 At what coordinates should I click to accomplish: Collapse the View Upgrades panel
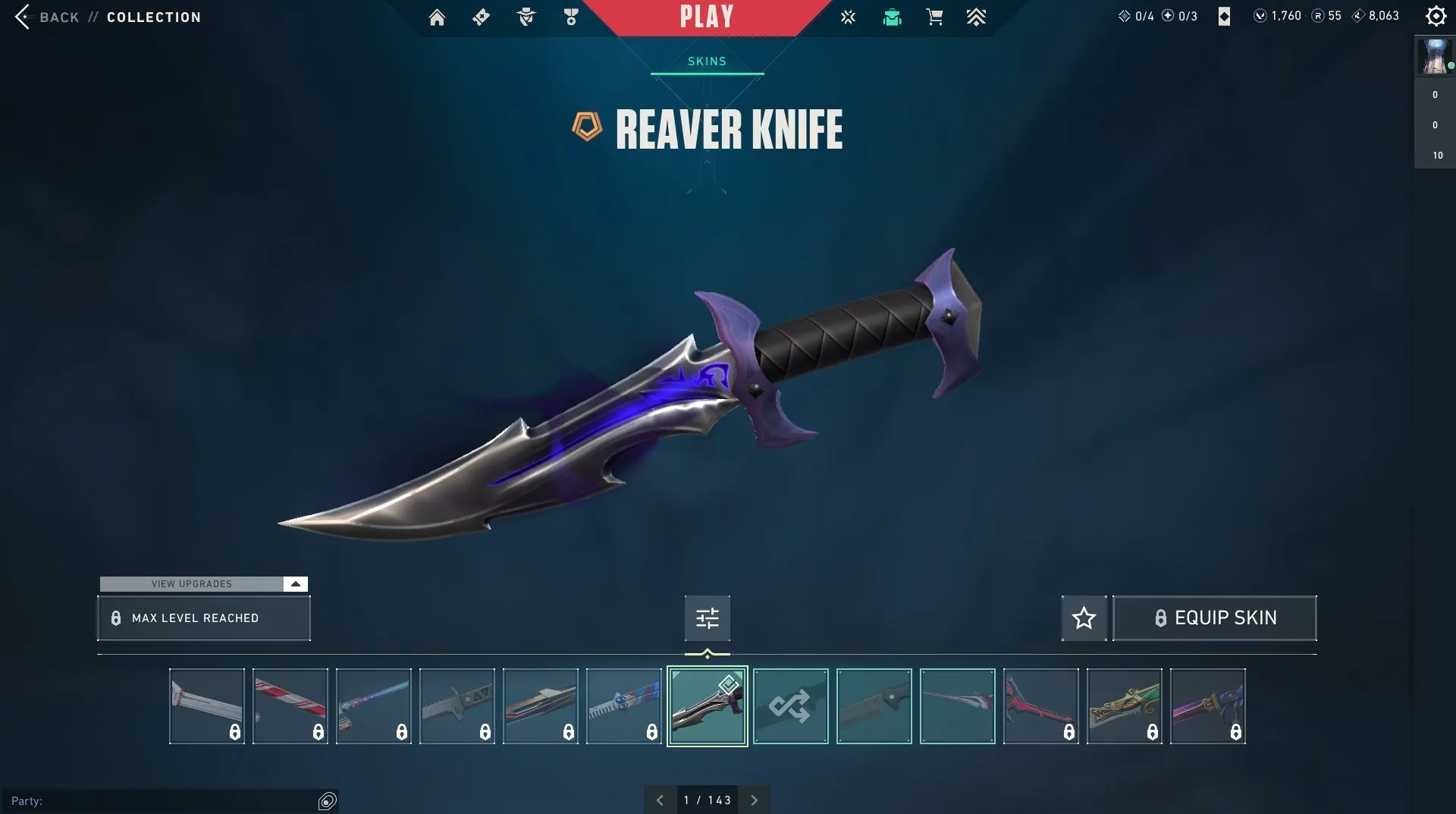(x=294, y=584)
